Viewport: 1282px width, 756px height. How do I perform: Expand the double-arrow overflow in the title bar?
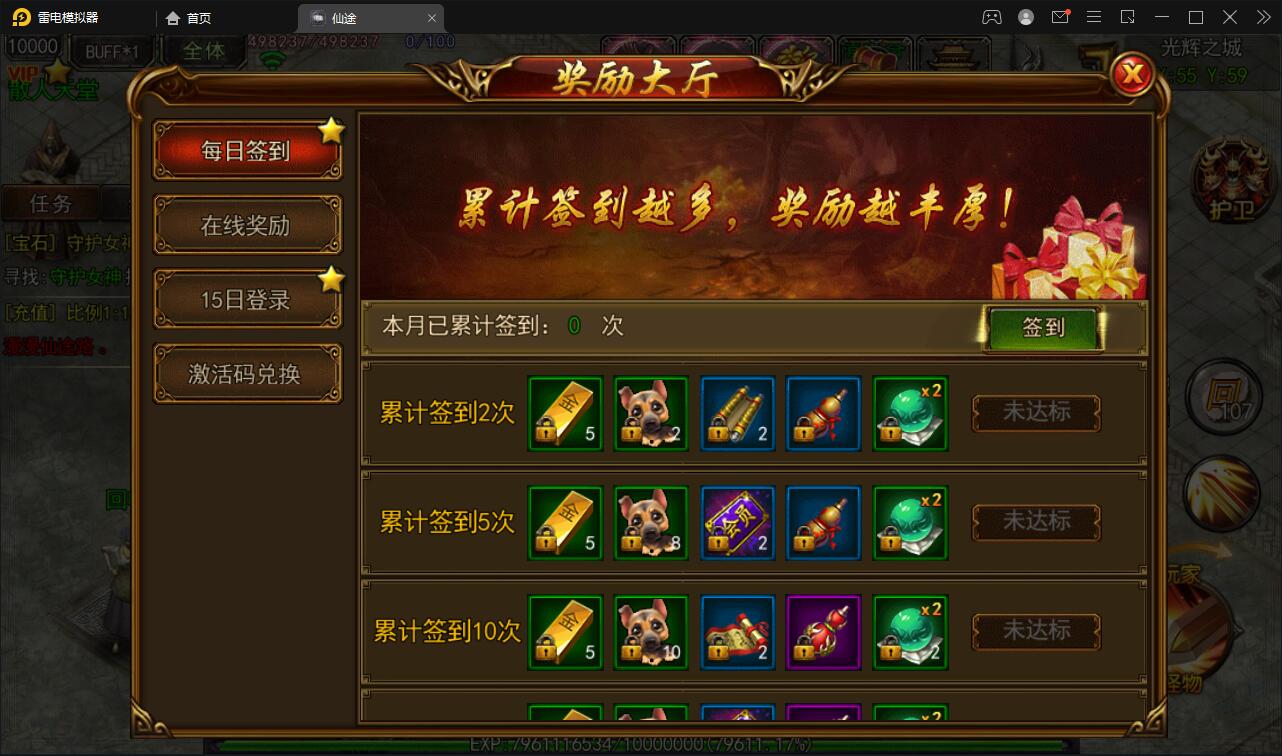(1262, 16)
